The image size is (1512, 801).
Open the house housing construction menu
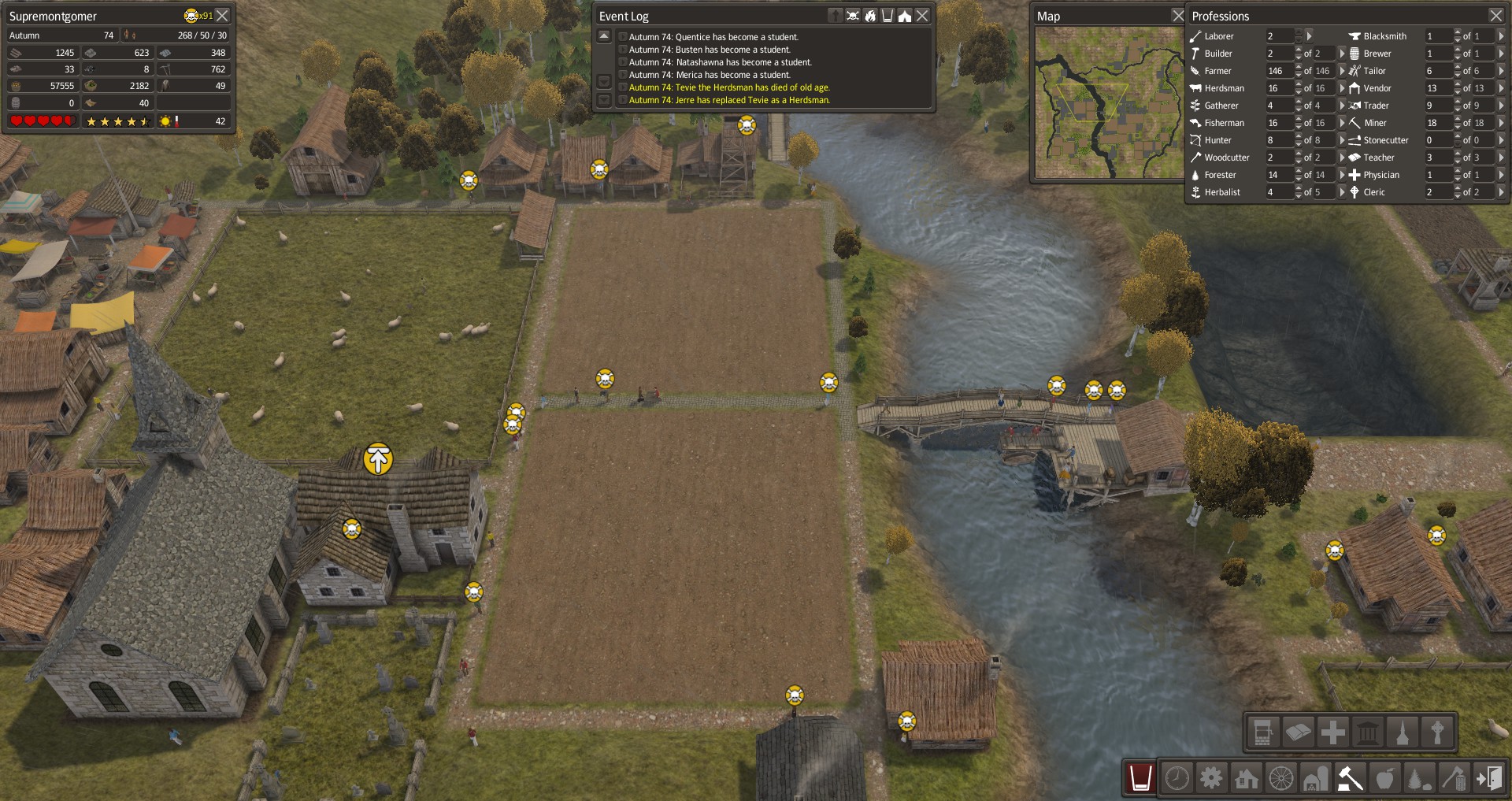(x=1247, y=778)
